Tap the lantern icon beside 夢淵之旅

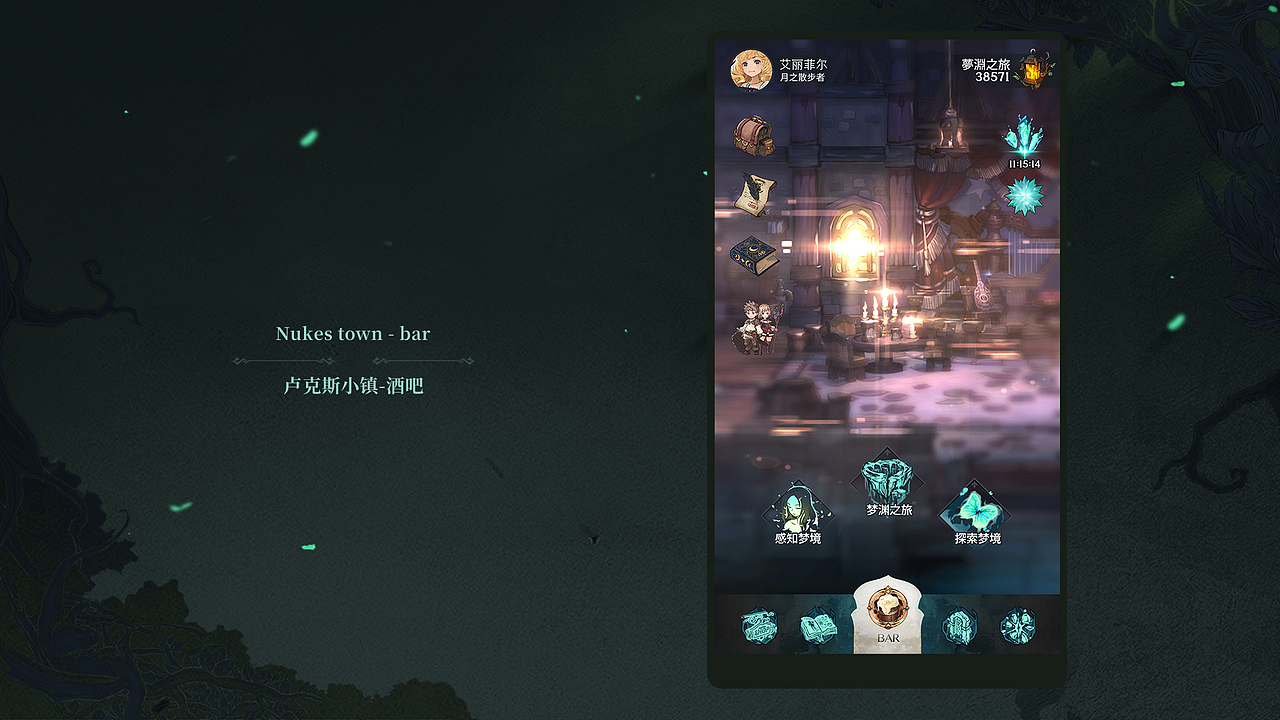1034,68
